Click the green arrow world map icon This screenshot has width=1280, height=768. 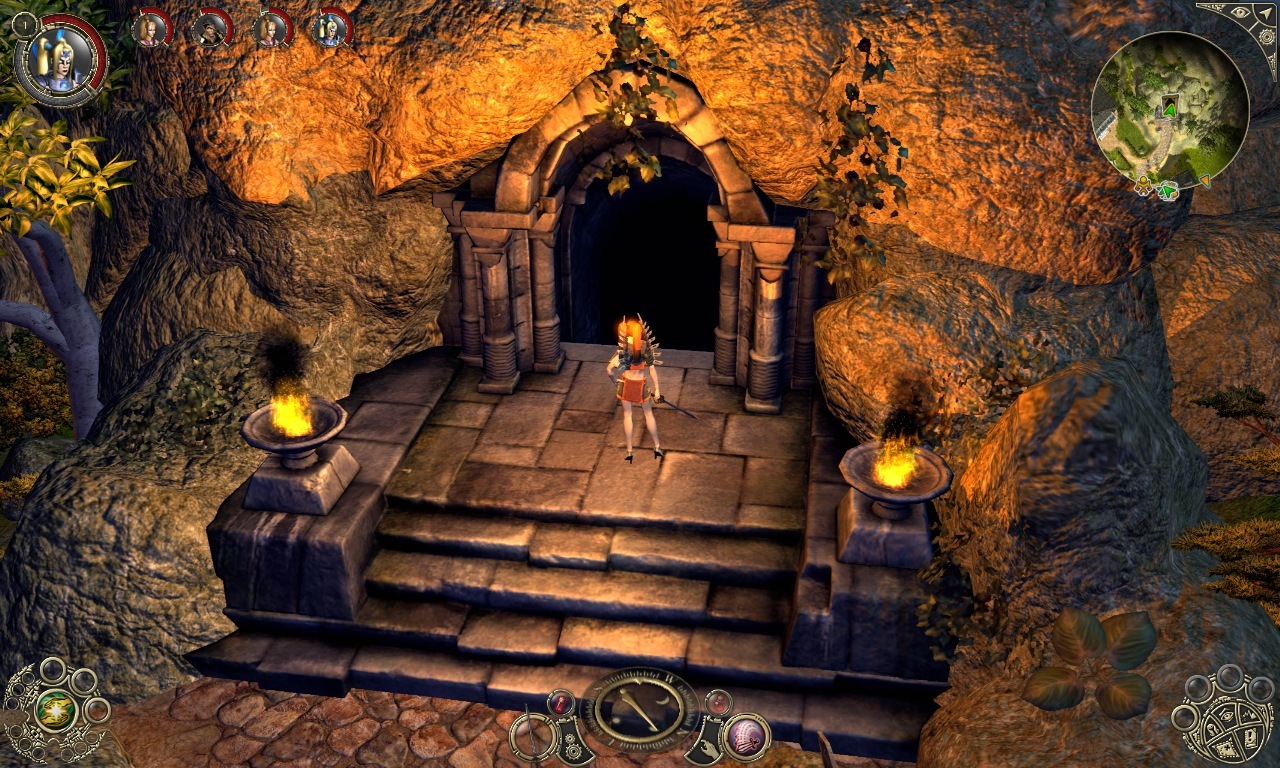click(1167, 190)
